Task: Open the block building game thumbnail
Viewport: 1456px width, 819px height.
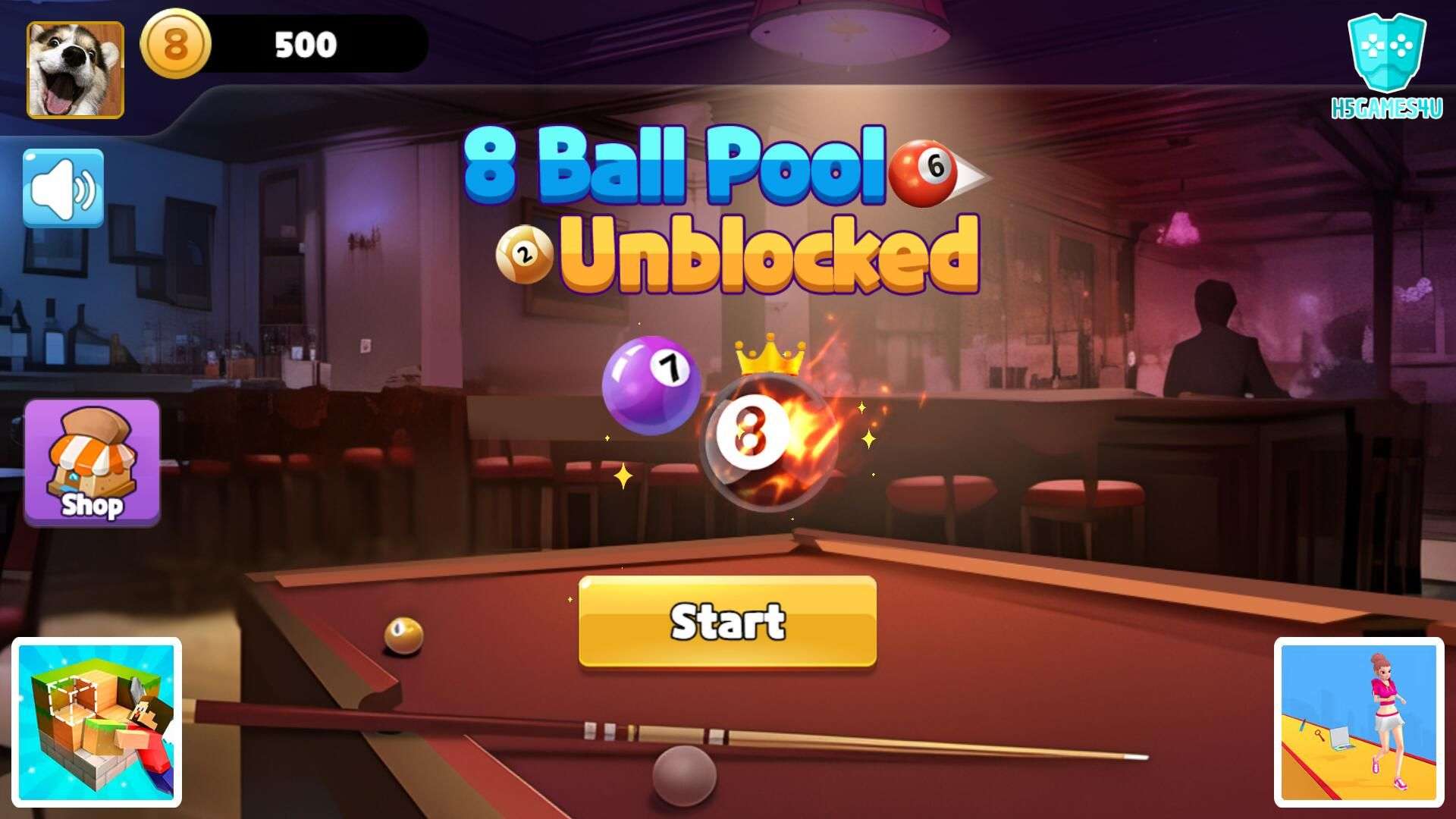Action: [96, 722]
